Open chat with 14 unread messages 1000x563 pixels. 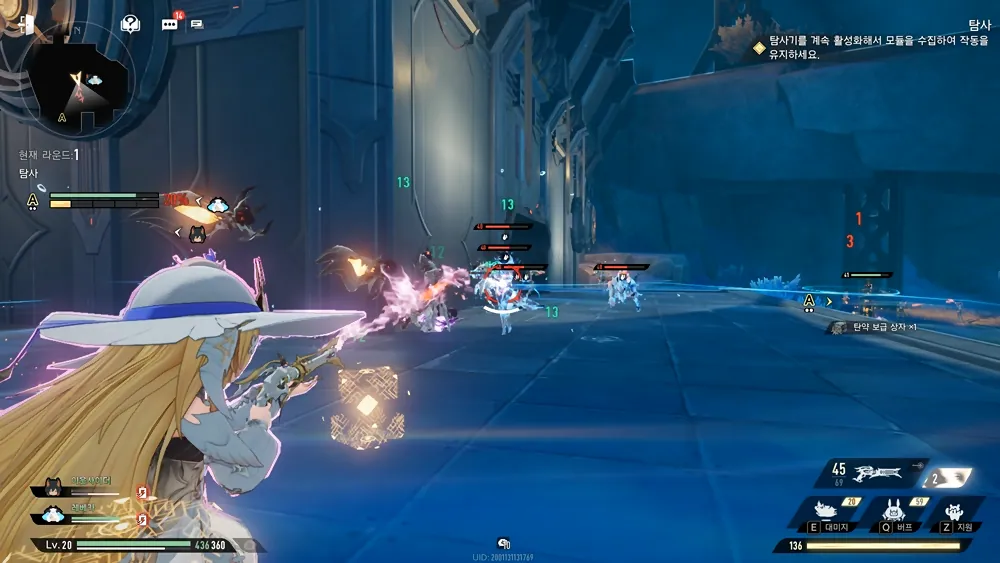(169, 24)
